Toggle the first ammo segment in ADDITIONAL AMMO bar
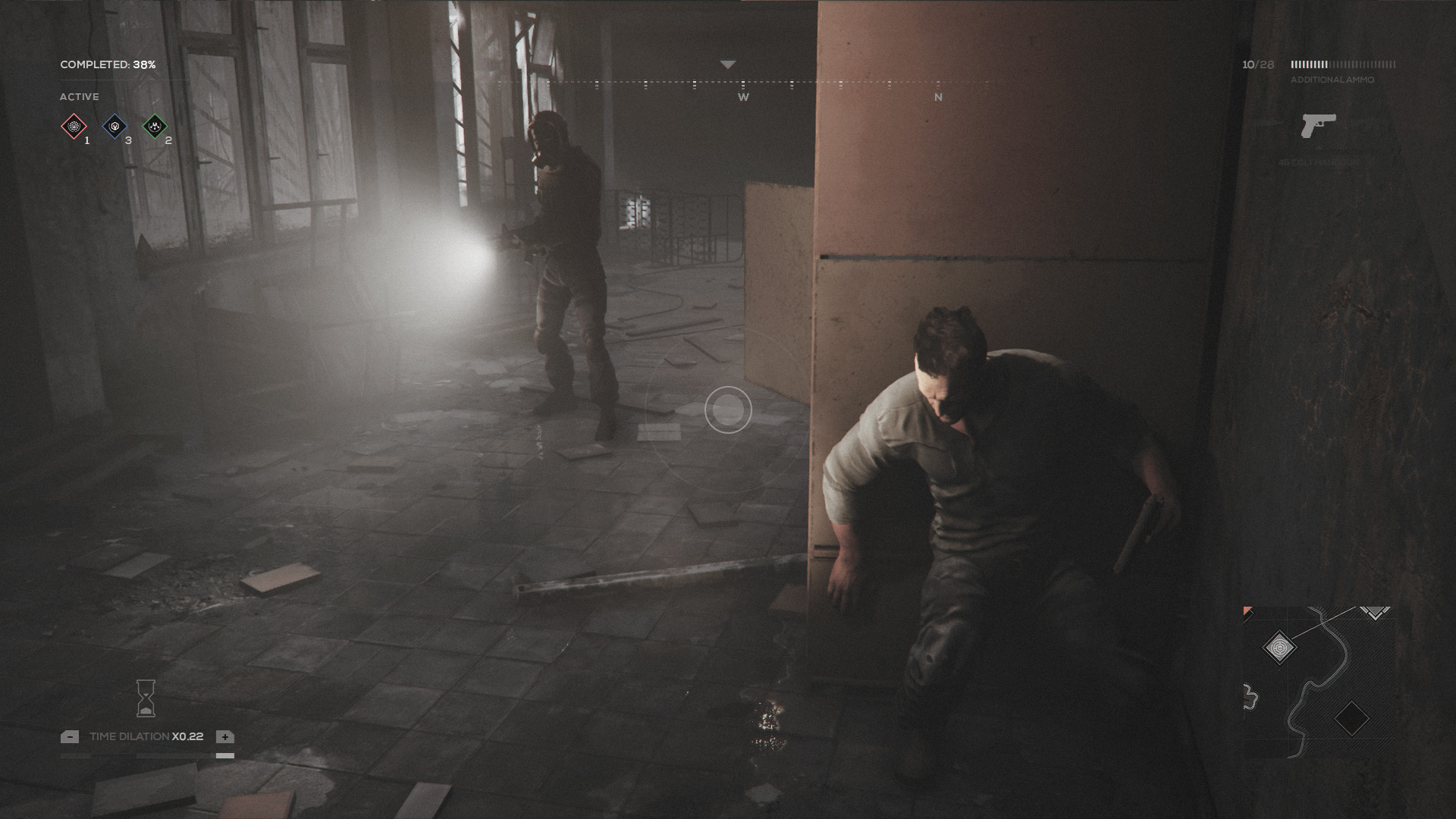Viewport: 1456px width, 819px height. [1293, 64]
